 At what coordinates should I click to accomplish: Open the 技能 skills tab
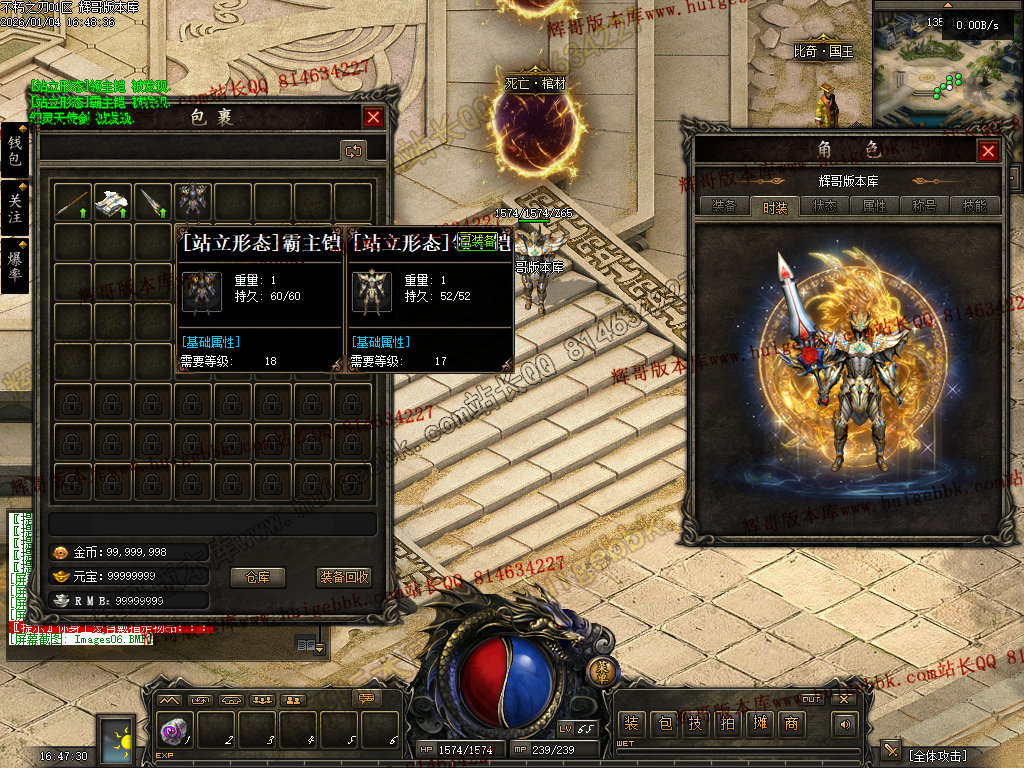[974, 206]
